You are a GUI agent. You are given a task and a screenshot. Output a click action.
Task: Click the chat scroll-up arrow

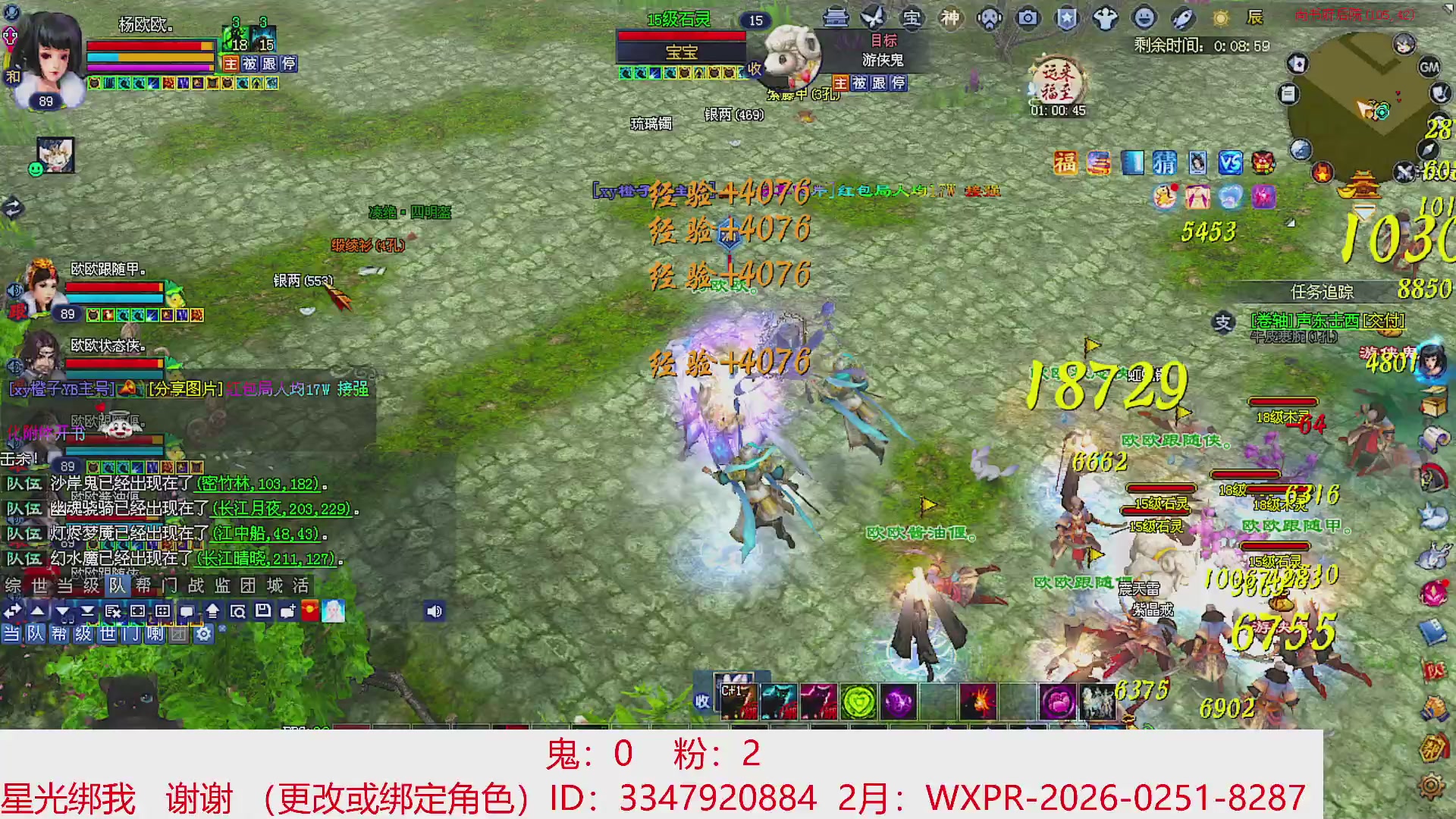38,611
